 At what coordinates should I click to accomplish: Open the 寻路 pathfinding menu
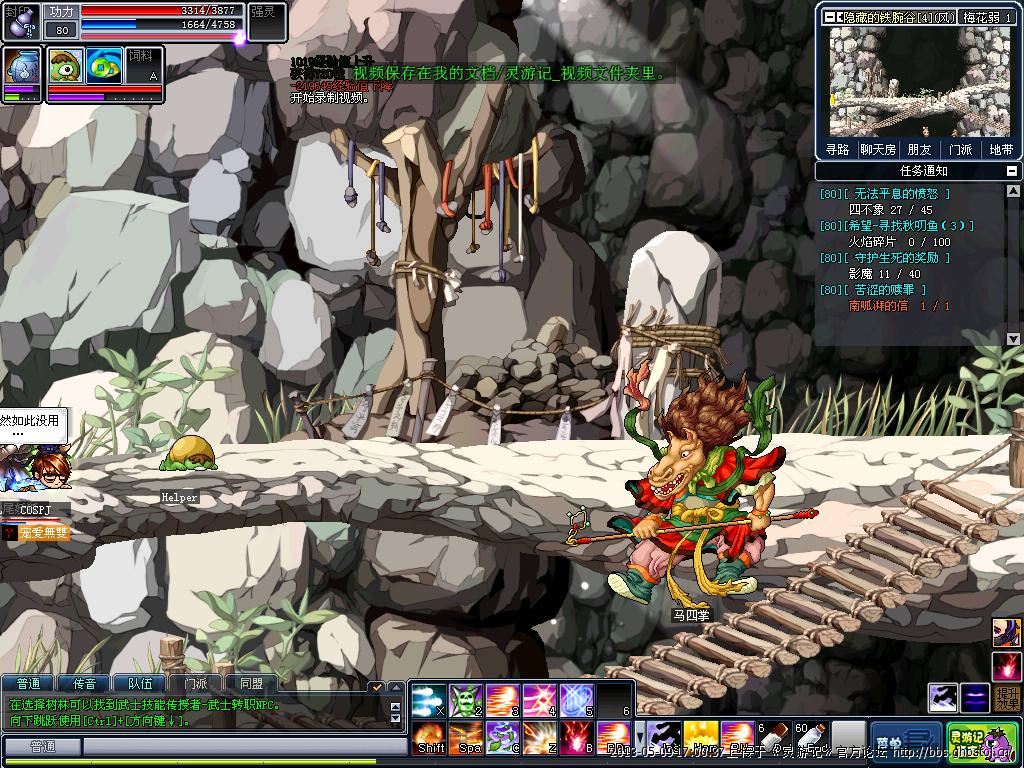(x=838, y=149)
